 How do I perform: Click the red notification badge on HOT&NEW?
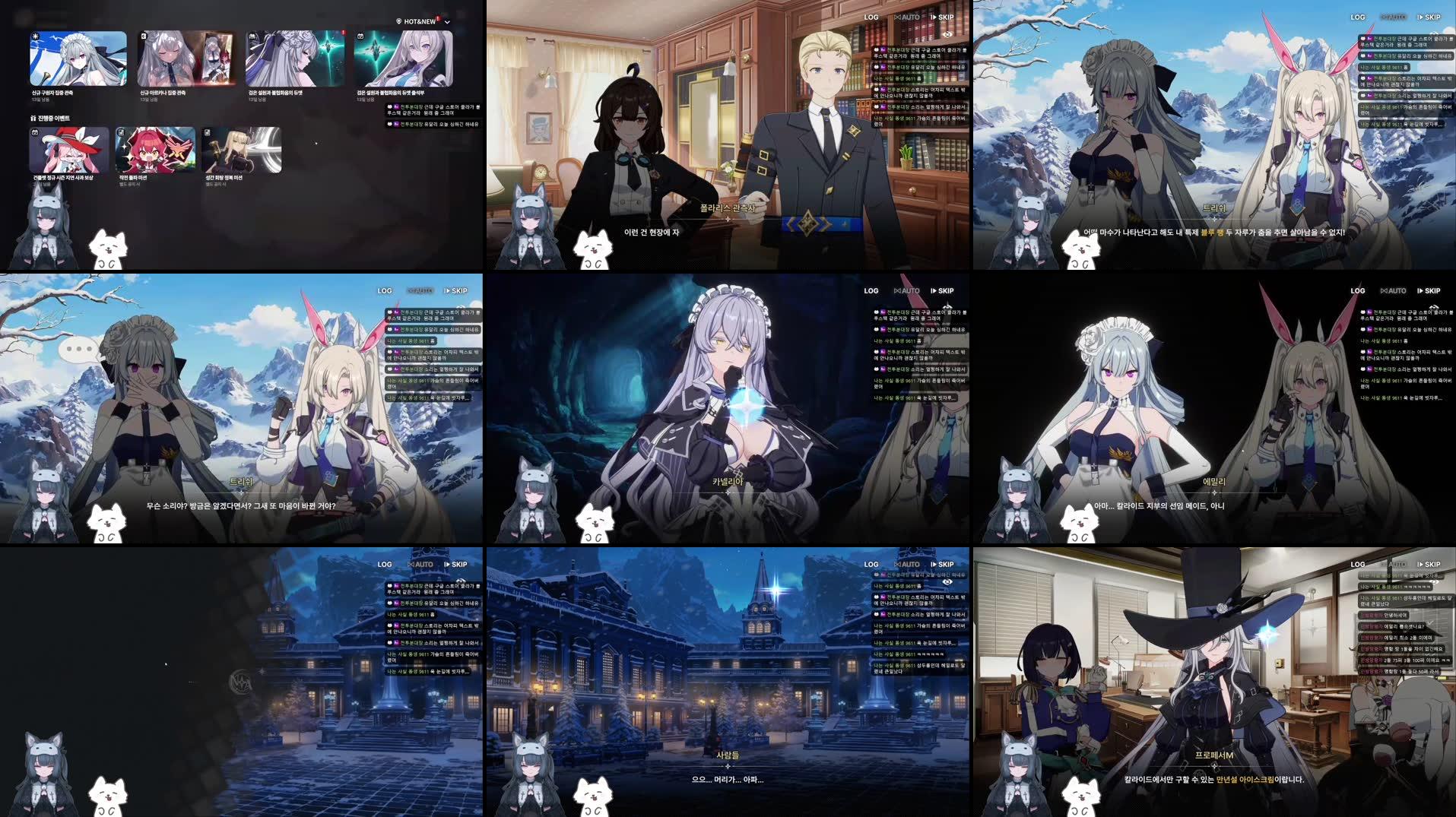[x=439, y=18]
